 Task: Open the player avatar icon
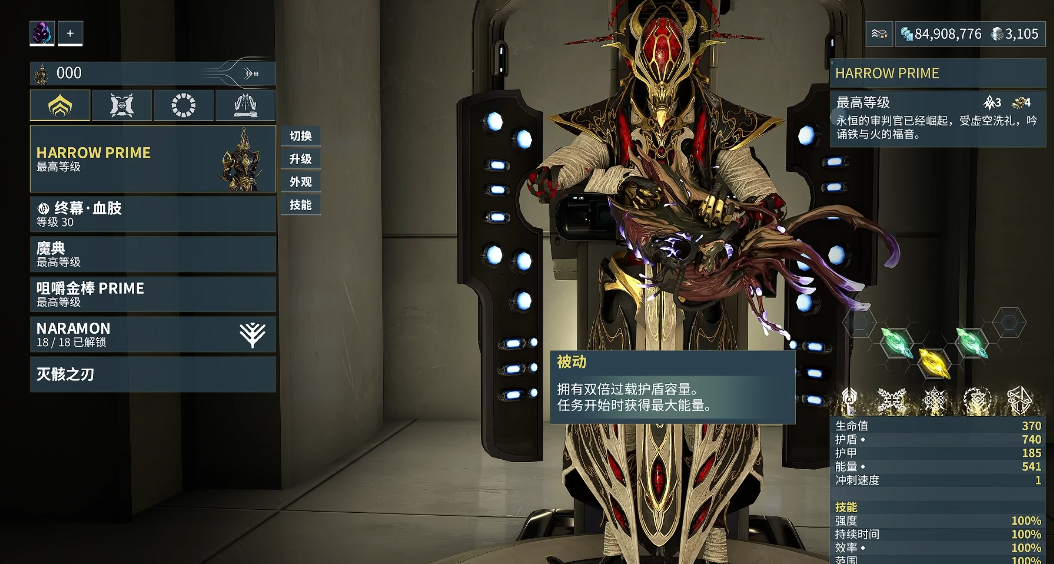point(42,33)
